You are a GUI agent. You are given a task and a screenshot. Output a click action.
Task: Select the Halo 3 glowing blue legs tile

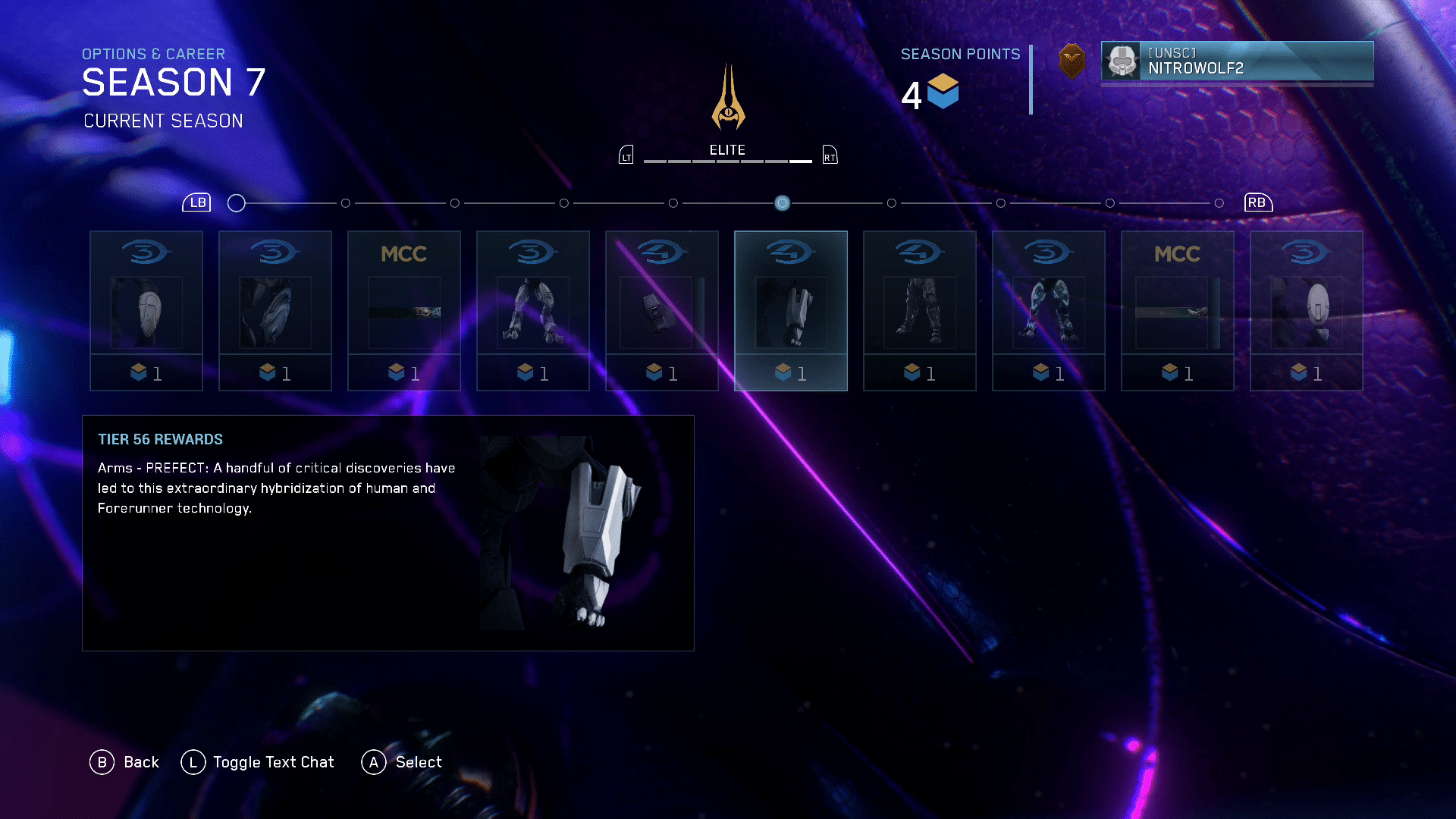point(1048,310)
